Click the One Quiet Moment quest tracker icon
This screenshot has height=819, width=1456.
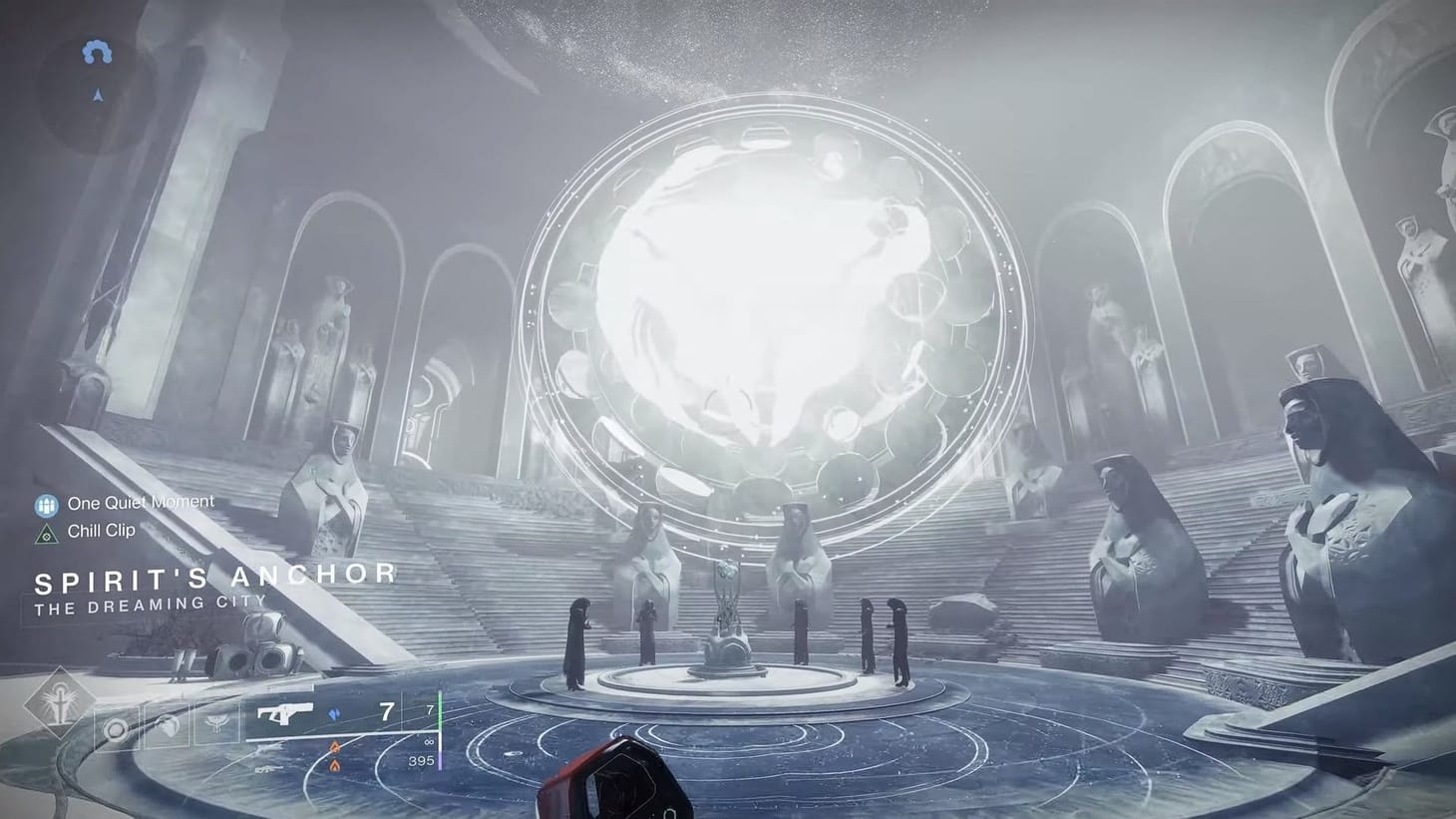pos(47,506)
